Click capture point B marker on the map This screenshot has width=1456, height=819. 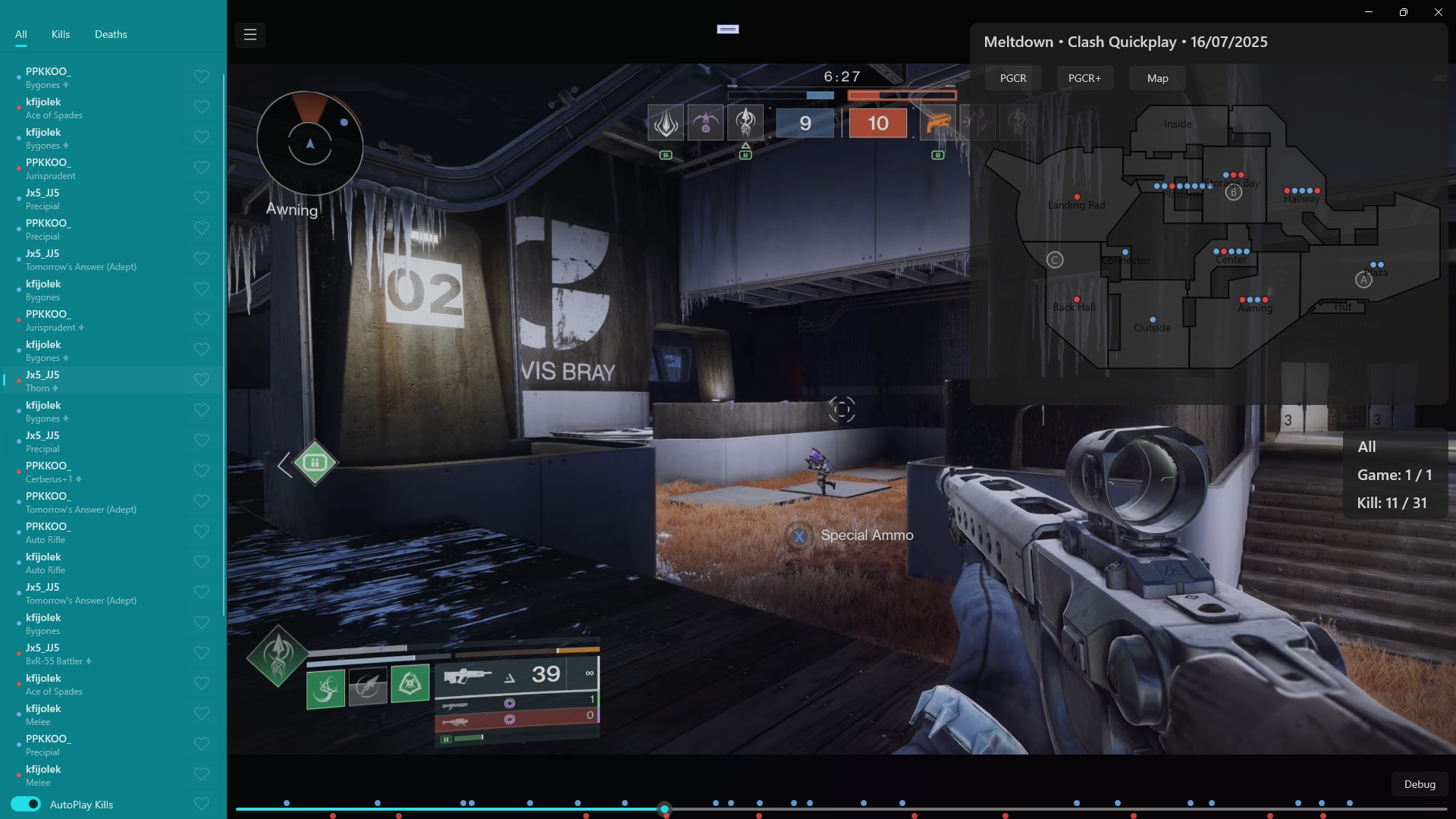(1234, 193)
